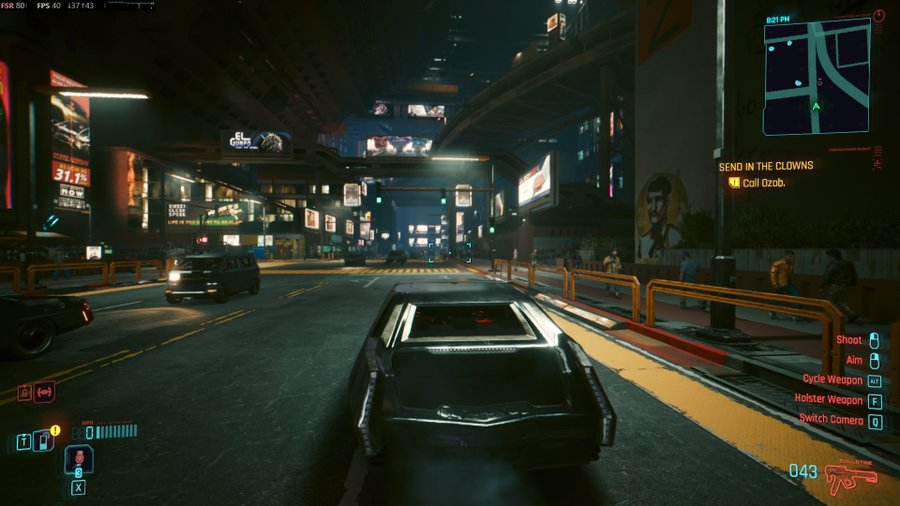The height and width of the screenshot is (506, 900).
Task: Select the Send in the Clowns quest tracker
Action: [766, 166]
